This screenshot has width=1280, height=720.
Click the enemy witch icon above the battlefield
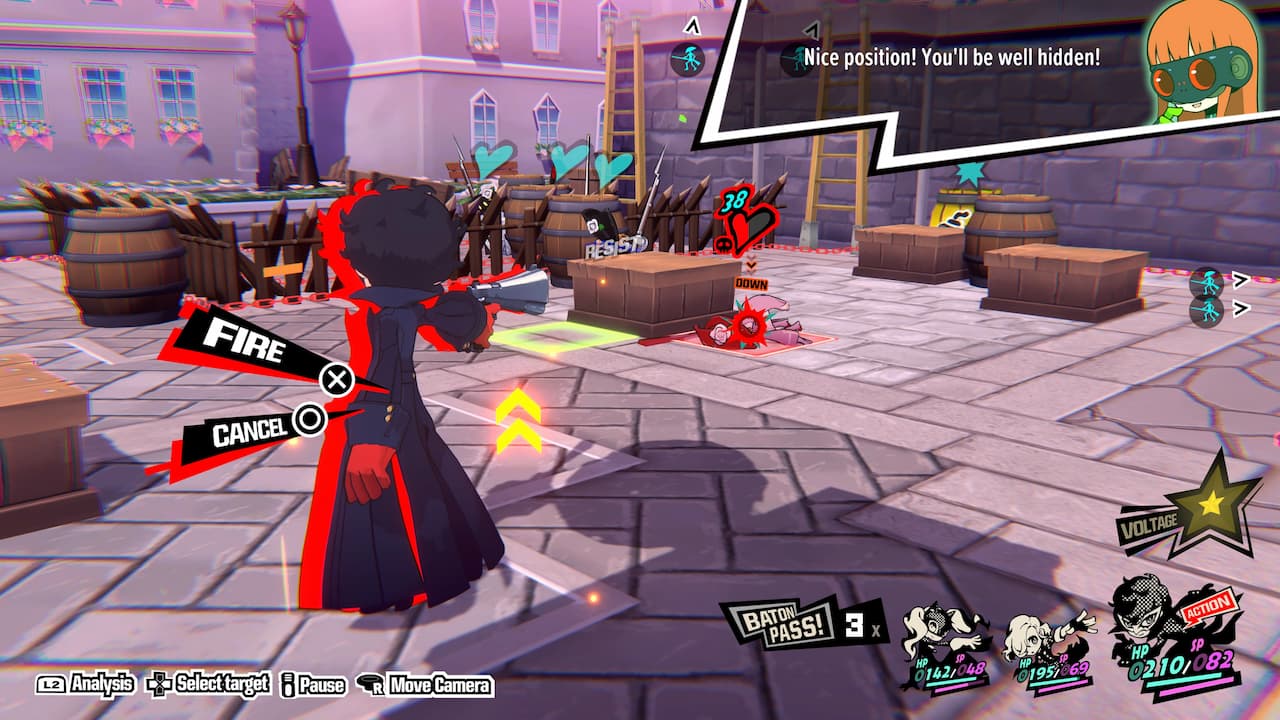tap(688, 58)
